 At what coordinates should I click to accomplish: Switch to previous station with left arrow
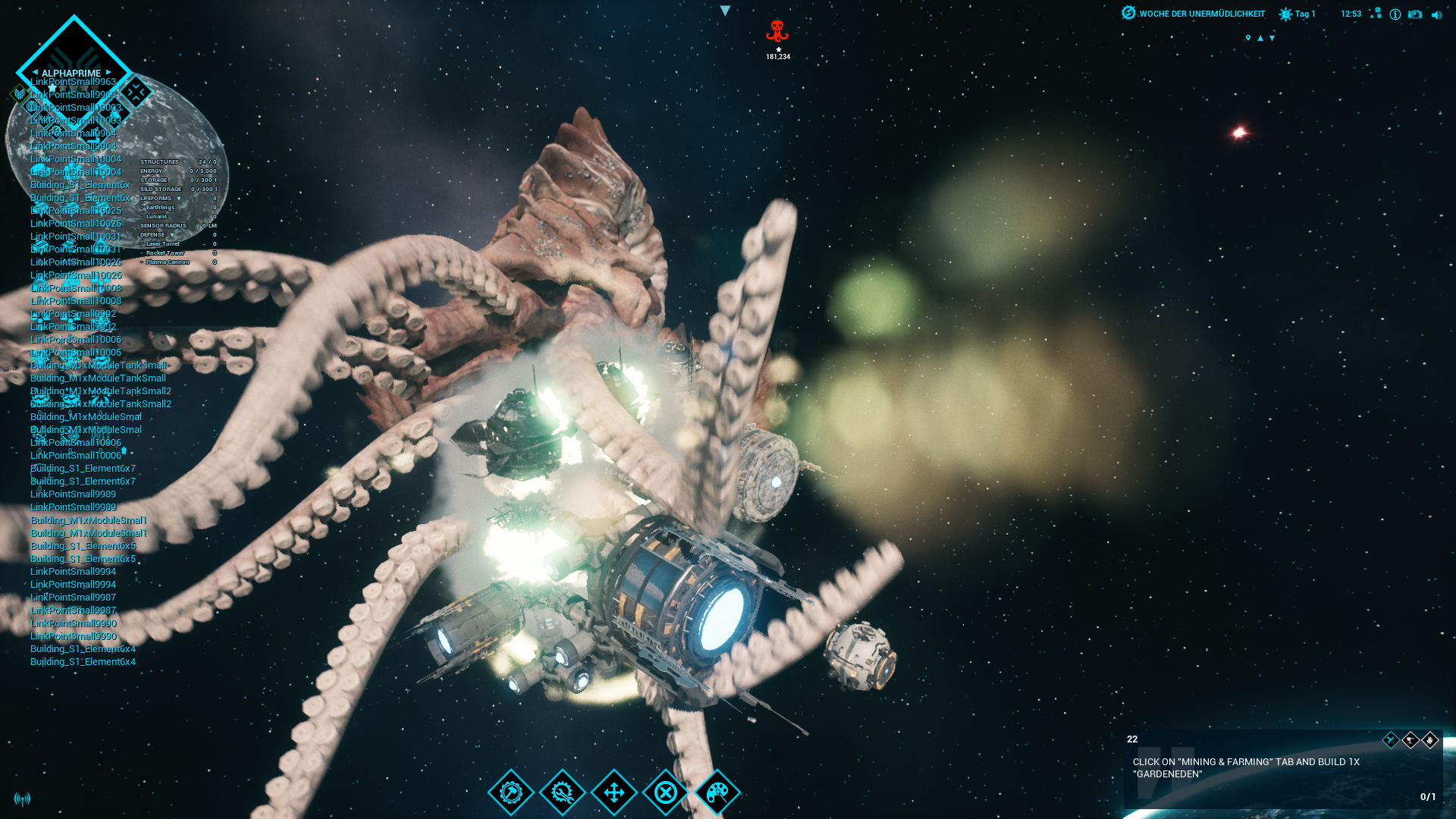pyautogui.click(x=35, y=73)
